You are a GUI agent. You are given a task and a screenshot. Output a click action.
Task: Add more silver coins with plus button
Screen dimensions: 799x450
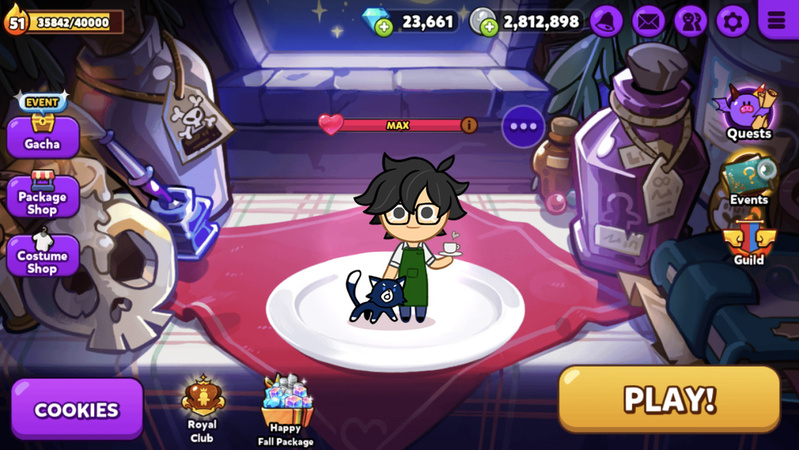click(489, 28)
